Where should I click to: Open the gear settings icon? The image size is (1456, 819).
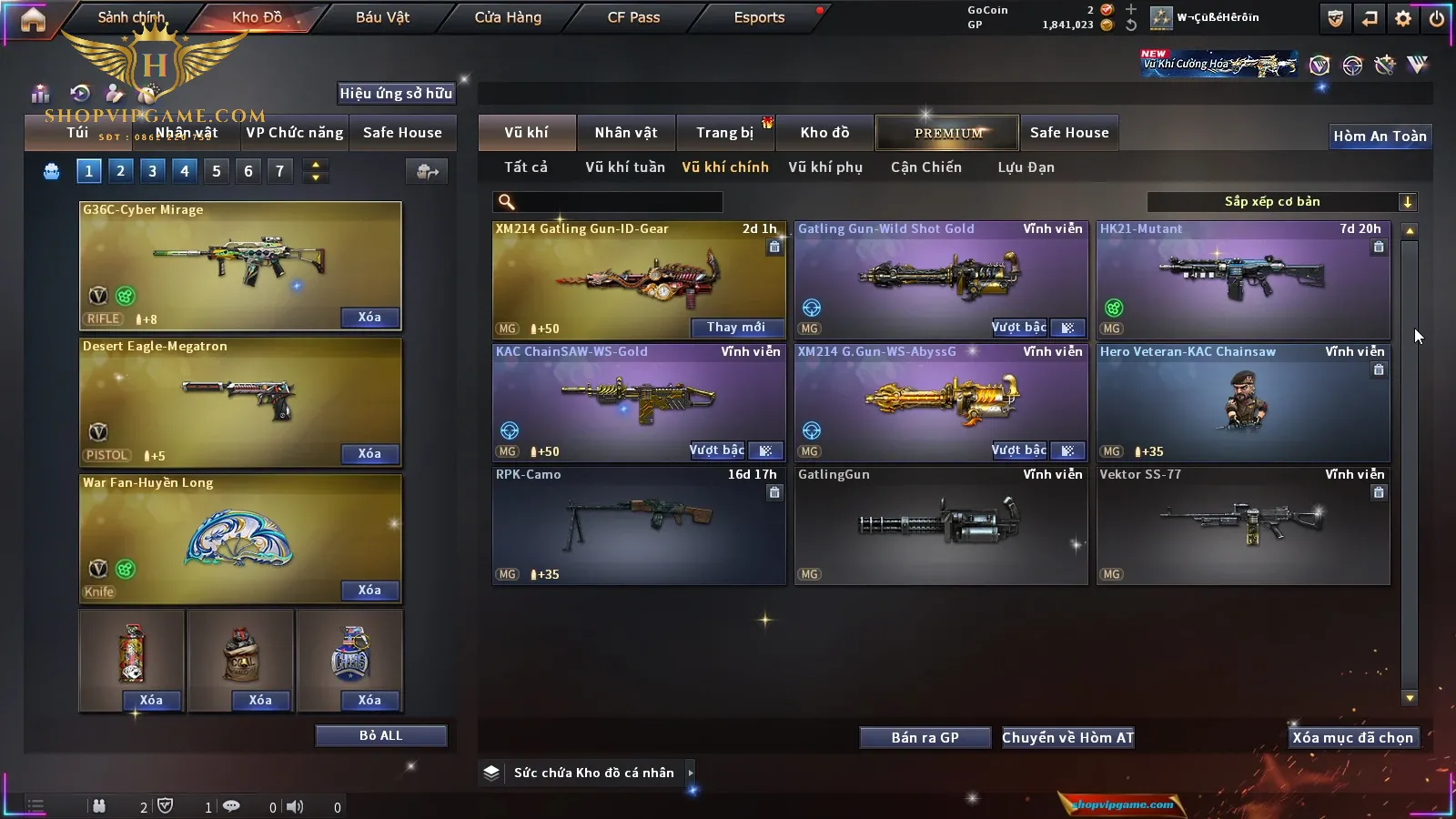point(1403,18)
